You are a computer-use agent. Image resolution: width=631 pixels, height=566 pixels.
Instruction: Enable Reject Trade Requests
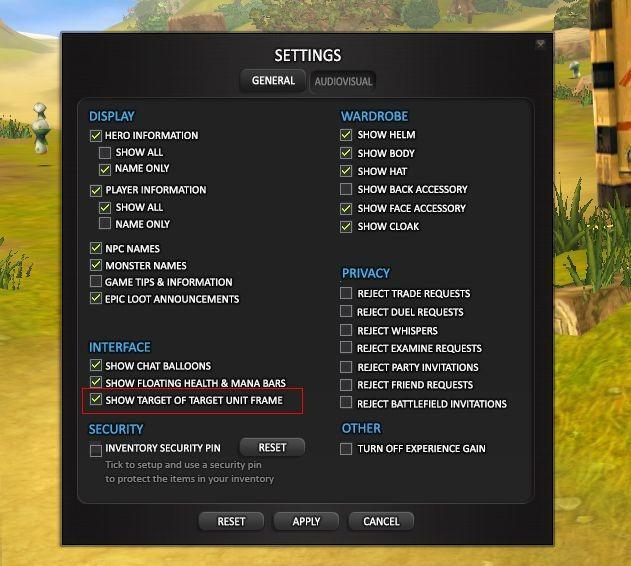pyautogui.click(x=347, y=294)
